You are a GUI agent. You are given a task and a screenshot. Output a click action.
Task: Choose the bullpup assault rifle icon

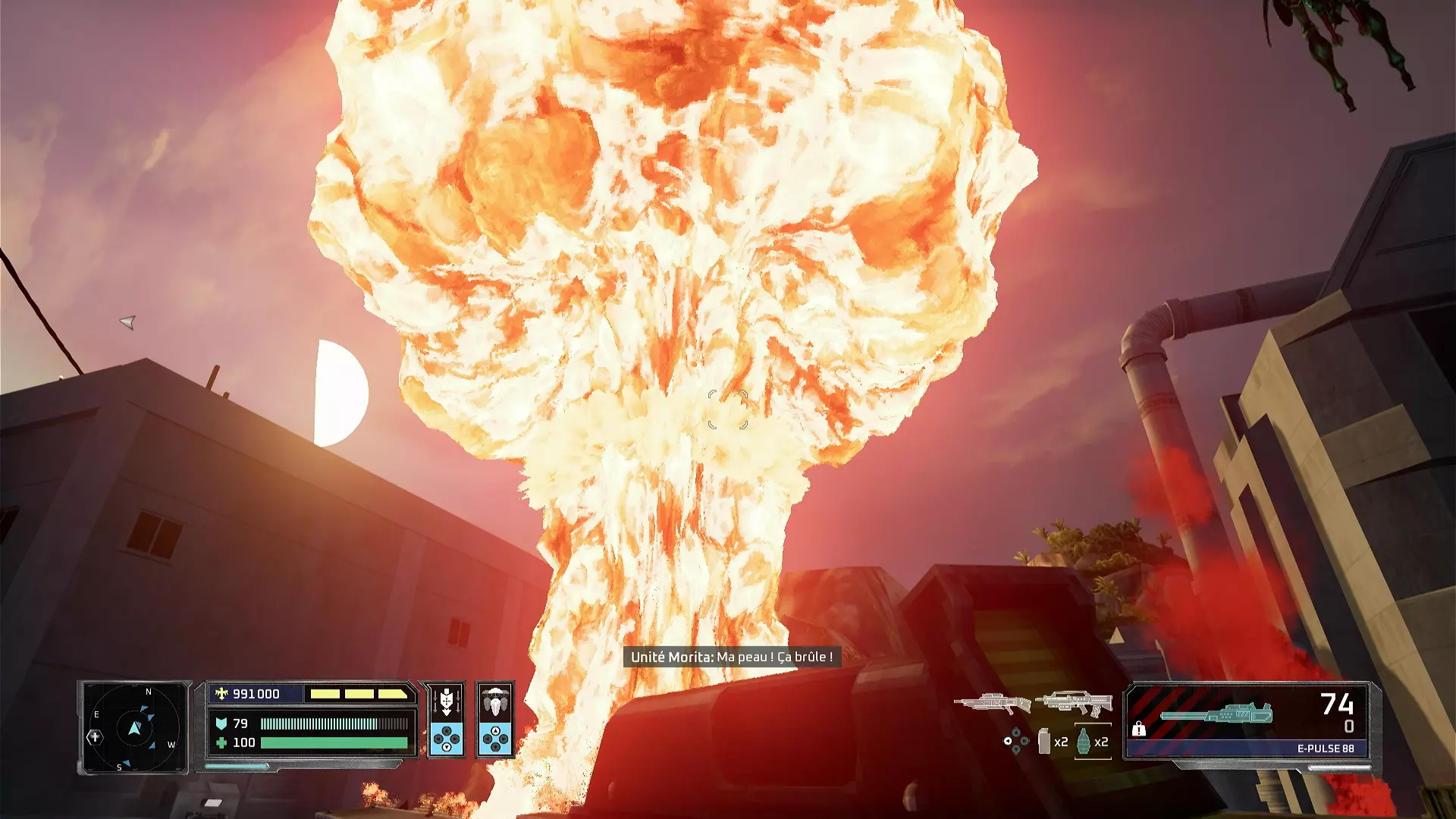(x=1074, y=703)
